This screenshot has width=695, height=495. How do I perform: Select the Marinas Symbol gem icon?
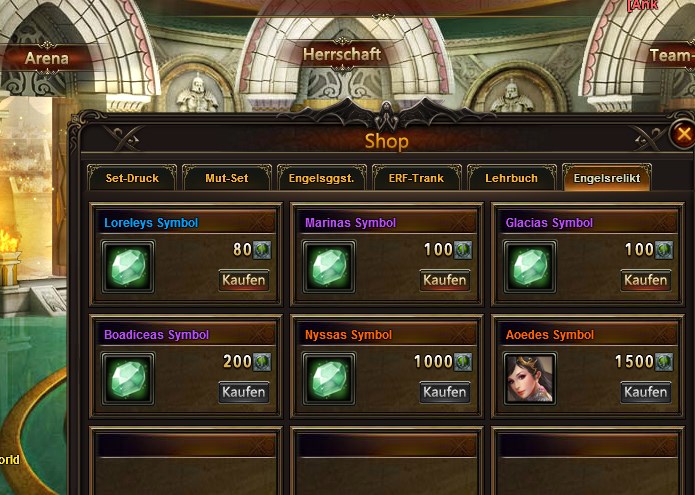329,268
